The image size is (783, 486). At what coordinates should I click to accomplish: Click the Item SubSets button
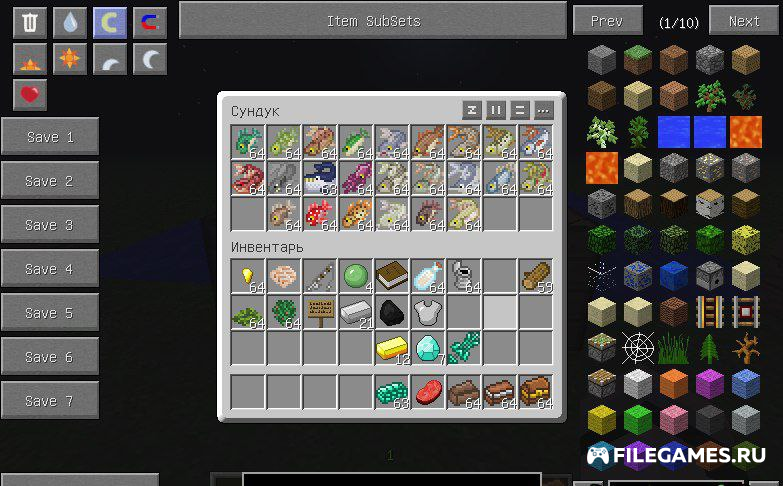click(373, 20)
